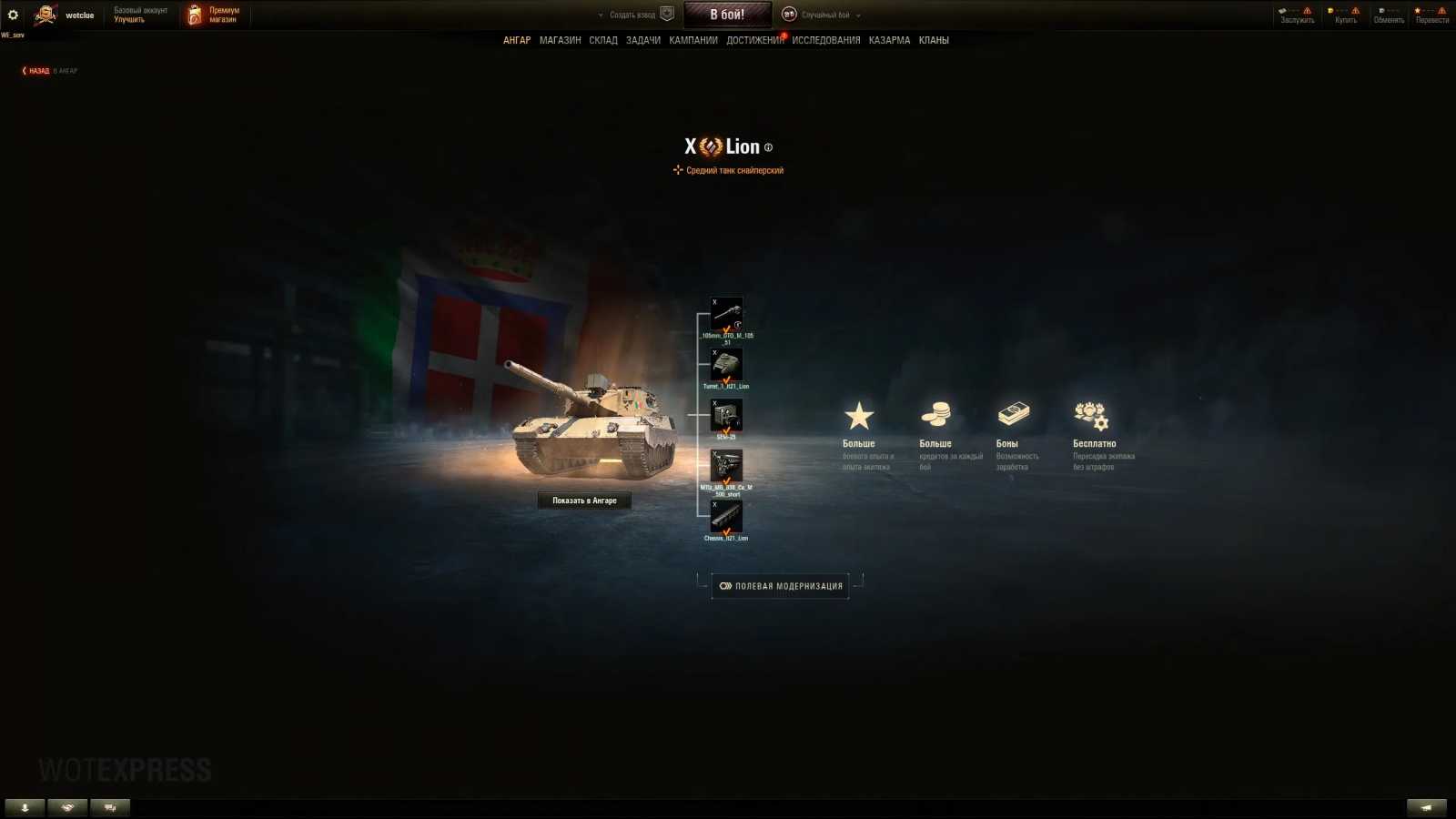The height and width of the screenshot is (819, 1456).
Task: Click the Turret_1_It21_Lion turret module icon
Action: click(x=727, y=364)
